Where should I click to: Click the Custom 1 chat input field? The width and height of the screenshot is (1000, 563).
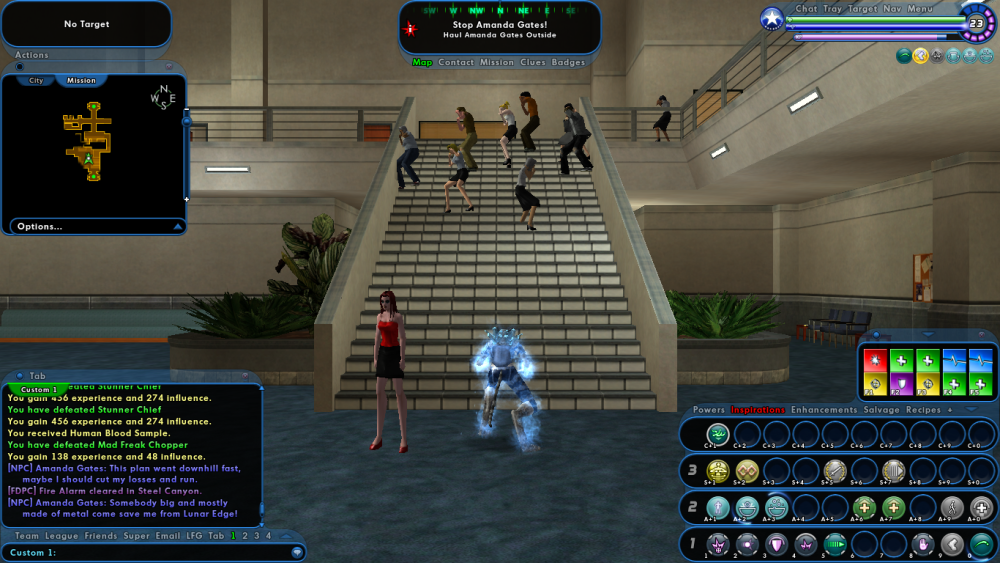[150, 552]
